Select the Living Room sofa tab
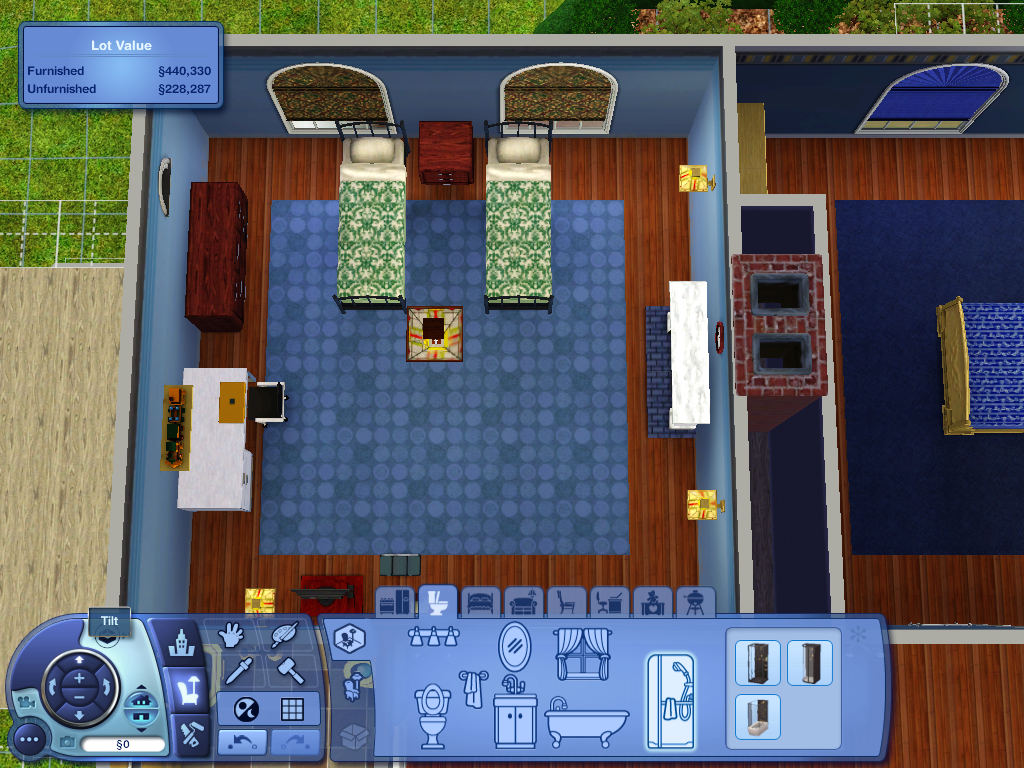Screen dimensions: 1024x768 (x=524, y=603)
